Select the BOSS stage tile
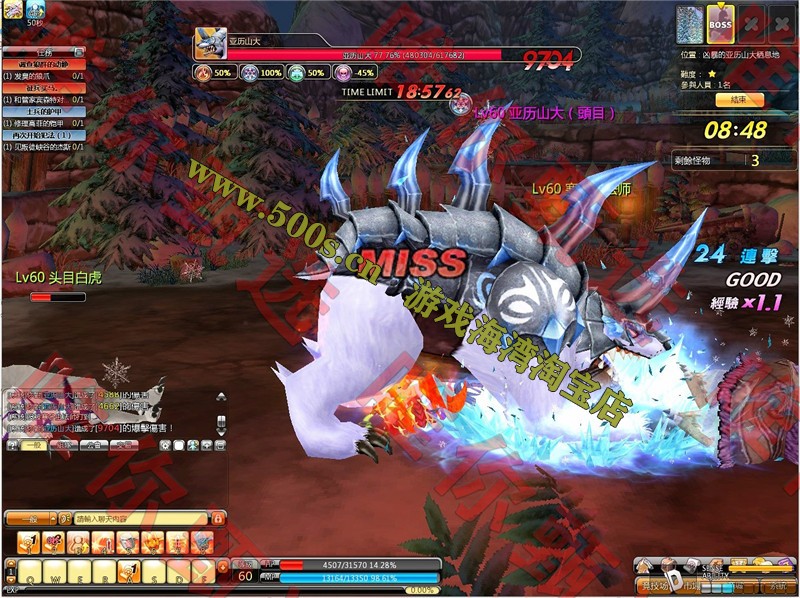This screenshot has width=800, height=598. coord(721,24)
